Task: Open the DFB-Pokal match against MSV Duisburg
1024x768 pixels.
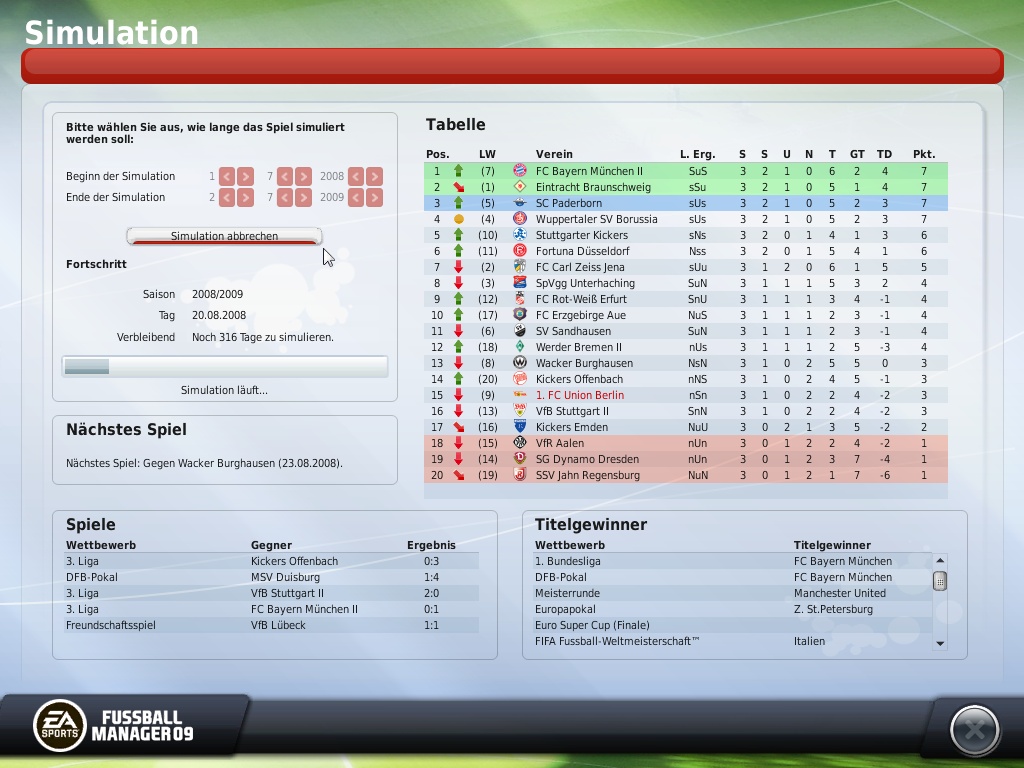Action: click(x=270, y=577)
